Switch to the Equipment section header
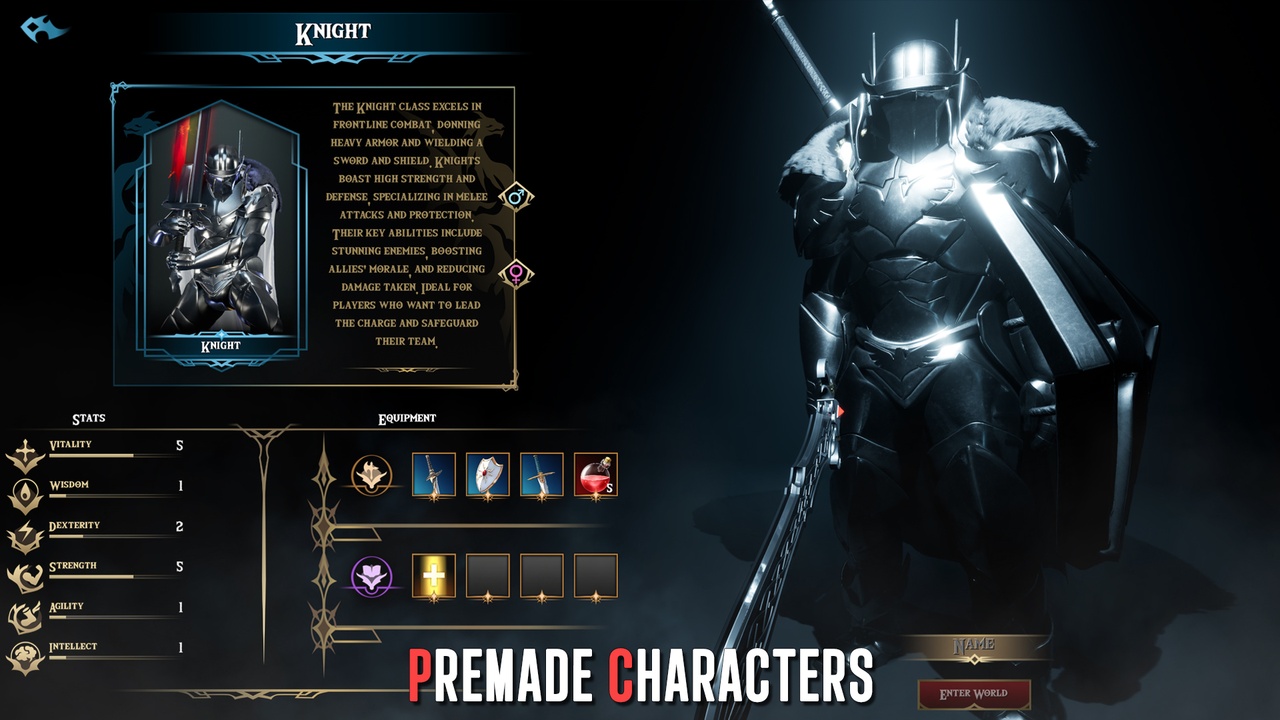Screen dimensions: 1280x720 tap(408, 419)
